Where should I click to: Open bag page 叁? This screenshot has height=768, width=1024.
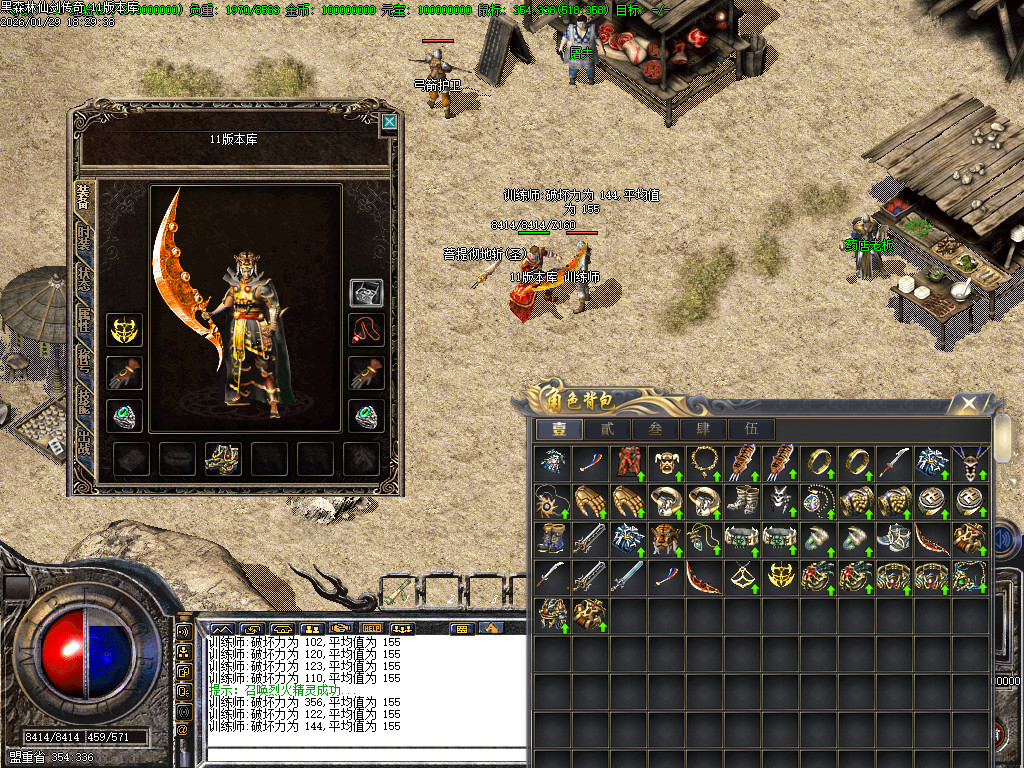click(655, 429)
